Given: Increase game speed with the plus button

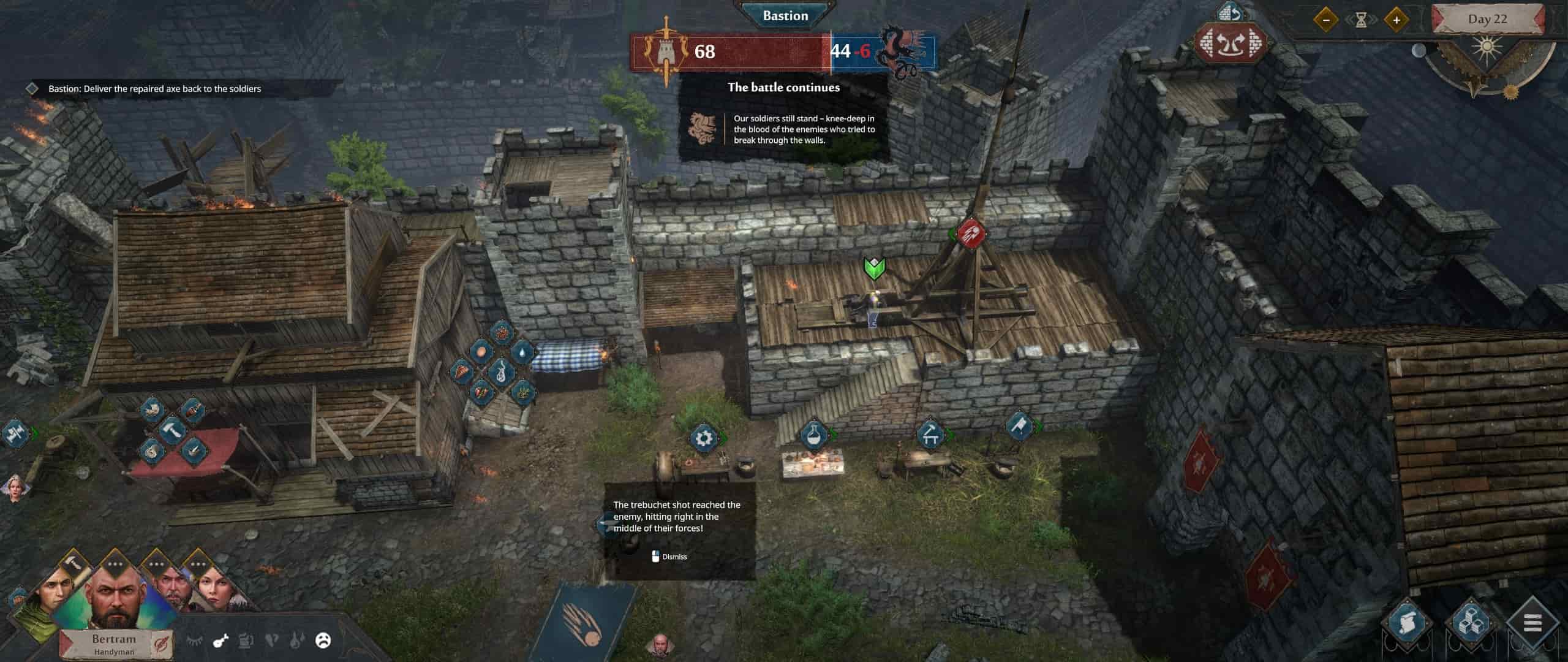Looking at the screenshot, I should 1396,20.
